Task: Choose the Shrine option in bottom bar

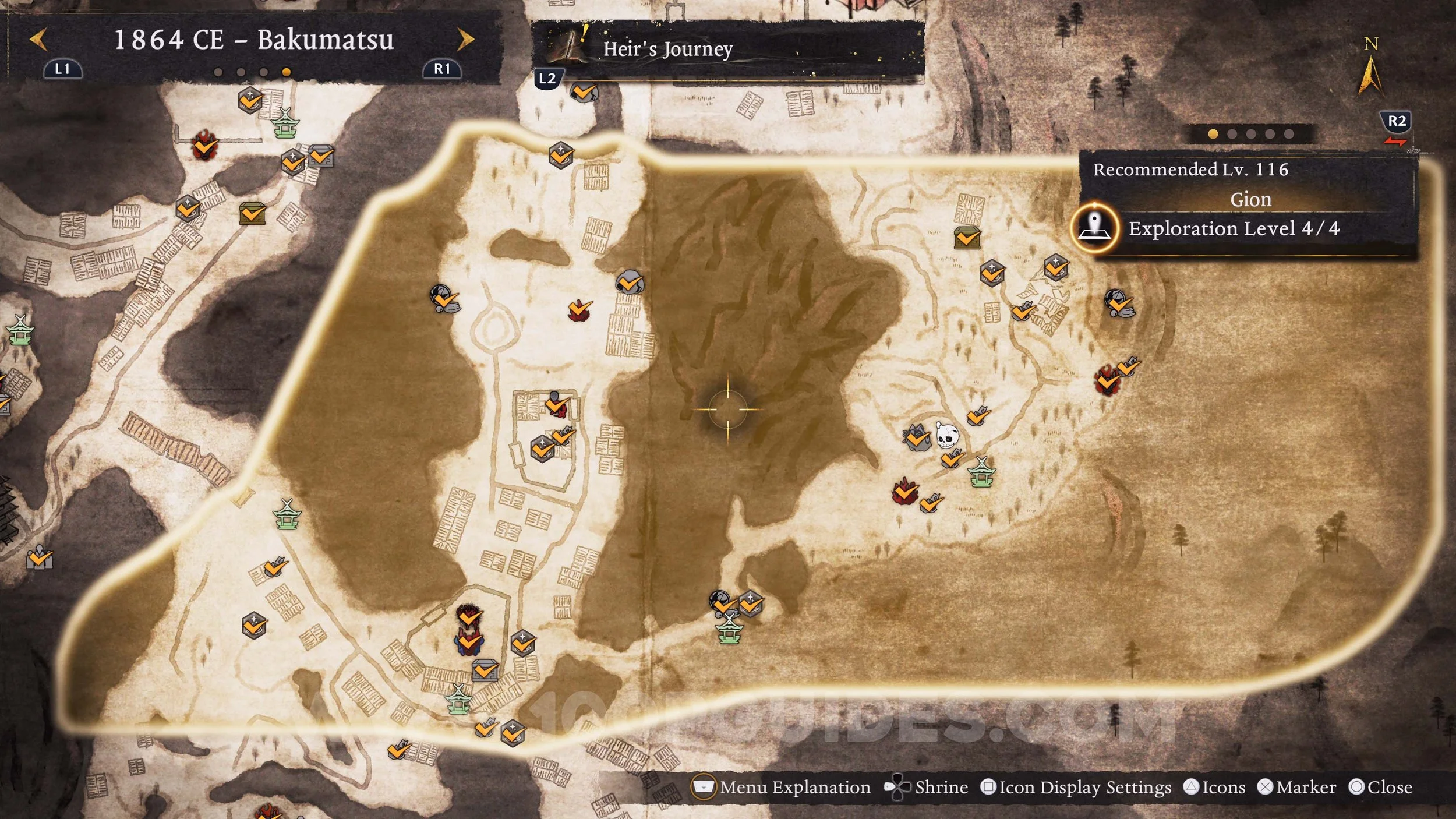Action: tap(927, 788)
